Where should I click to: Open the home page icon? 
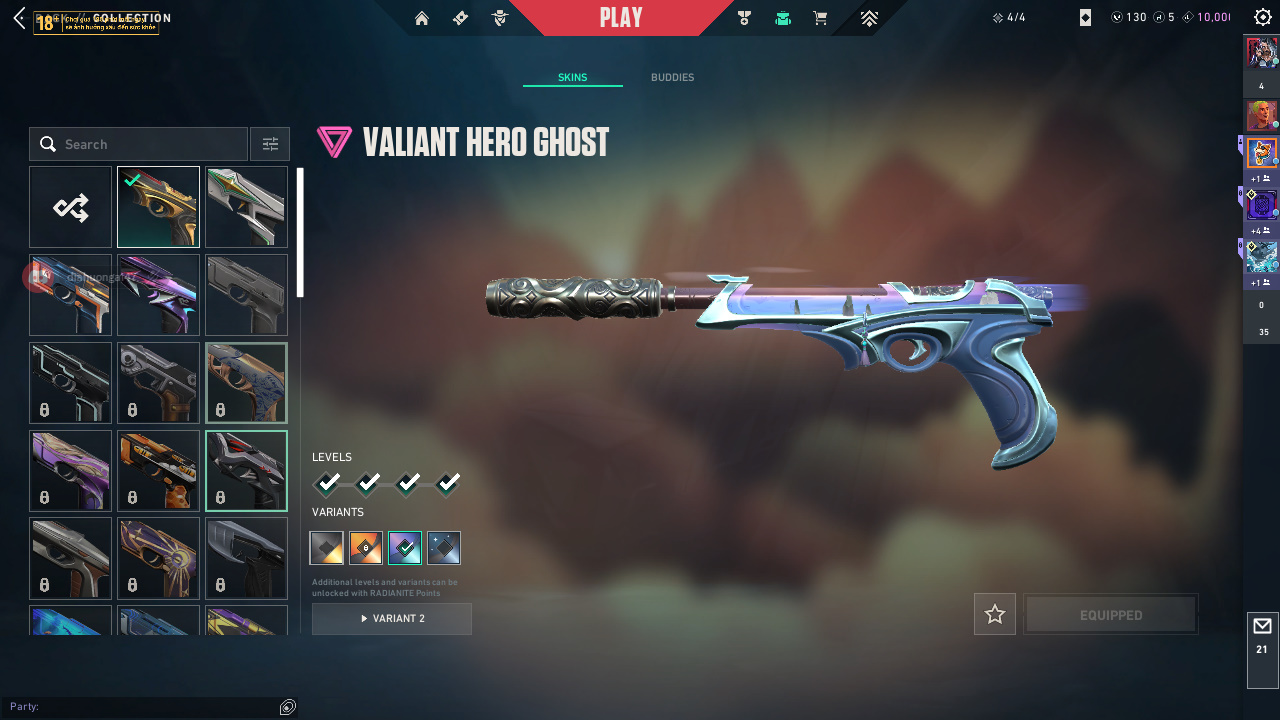pyautogui.click(x=422, y=18)
